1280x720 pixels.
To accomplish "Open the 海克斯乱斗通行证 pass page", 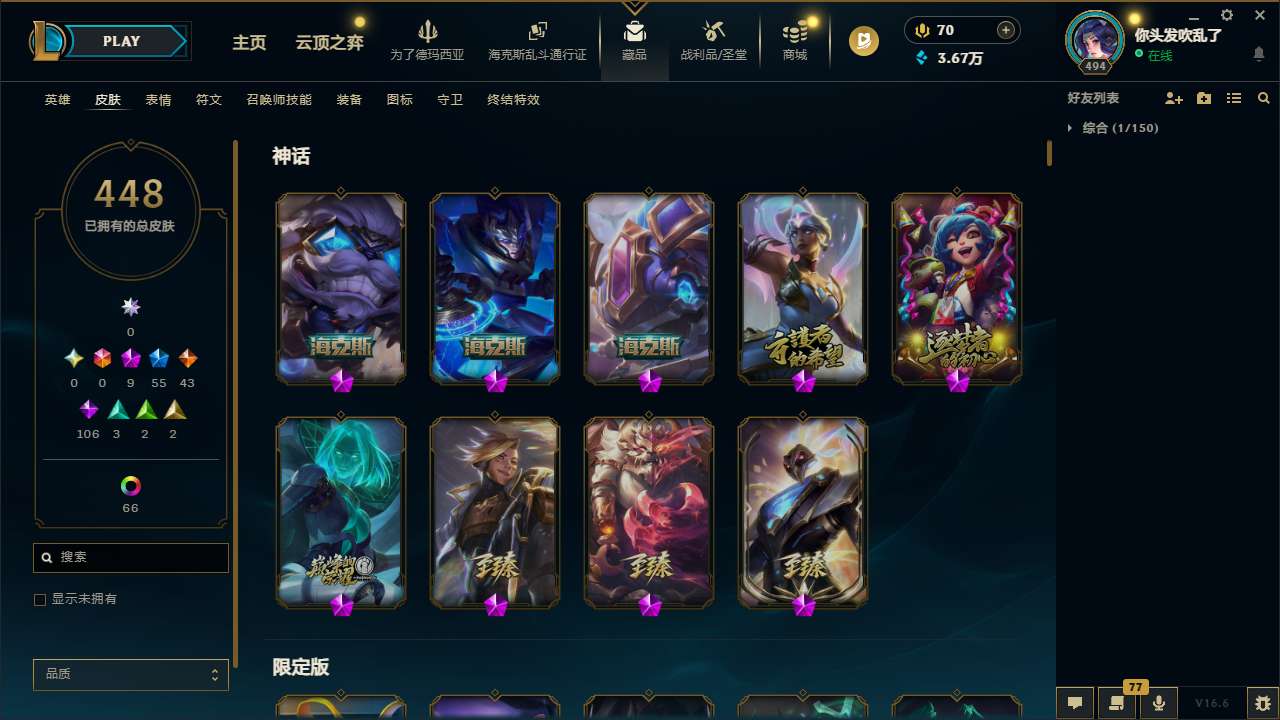I will click(x=537, y=42).
